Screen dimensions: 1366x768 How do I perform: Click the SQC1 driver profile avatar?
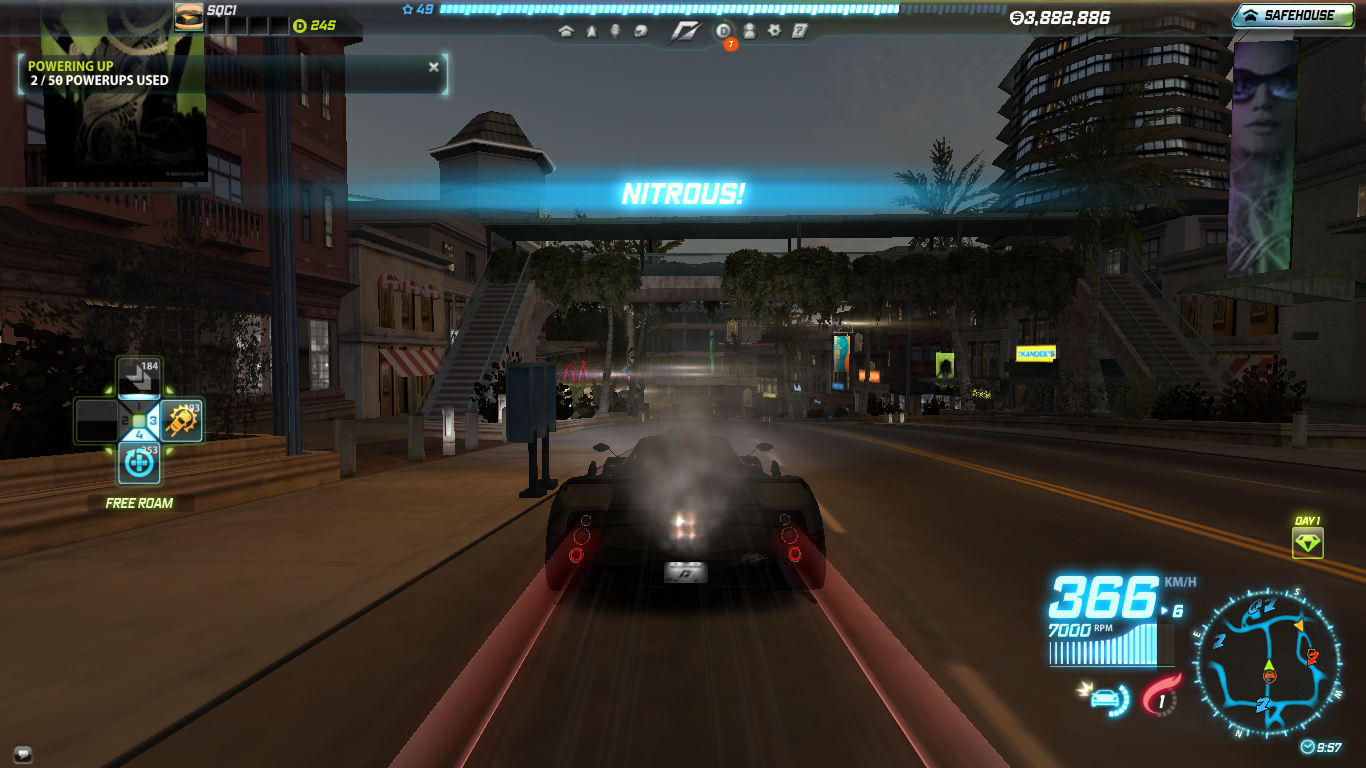point(189,16)
